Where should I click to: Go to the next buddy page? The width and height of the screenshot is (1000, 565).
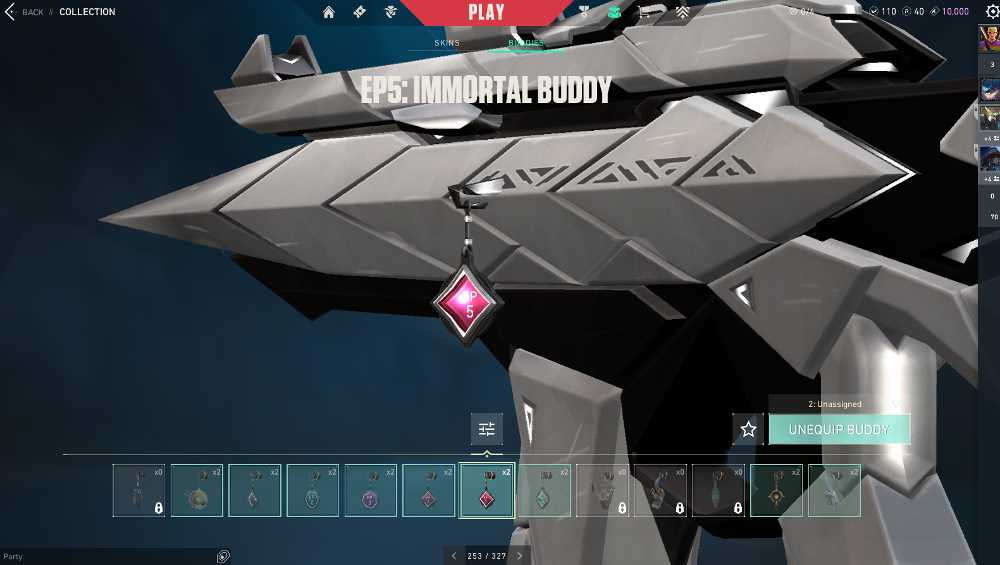tap(519, 556)
